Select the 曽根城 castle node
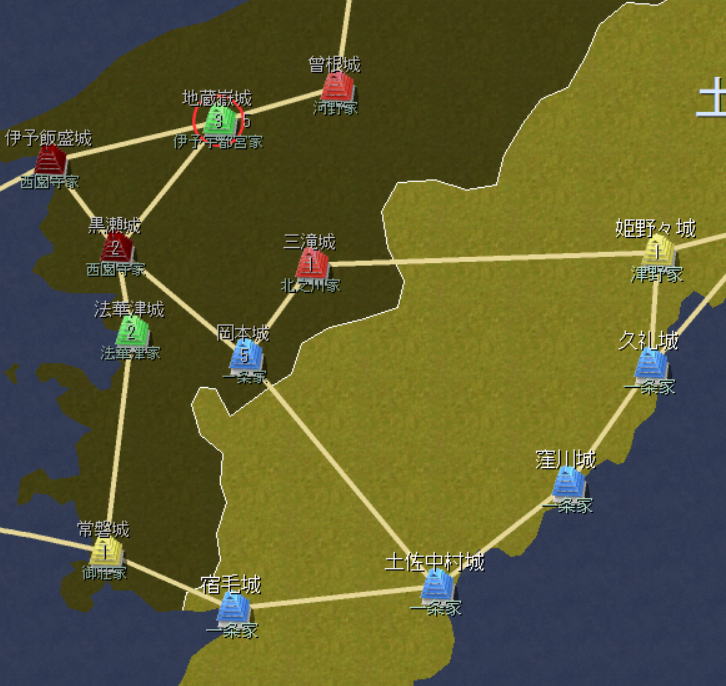Viewport: 726px width, 686px height. 338,87
